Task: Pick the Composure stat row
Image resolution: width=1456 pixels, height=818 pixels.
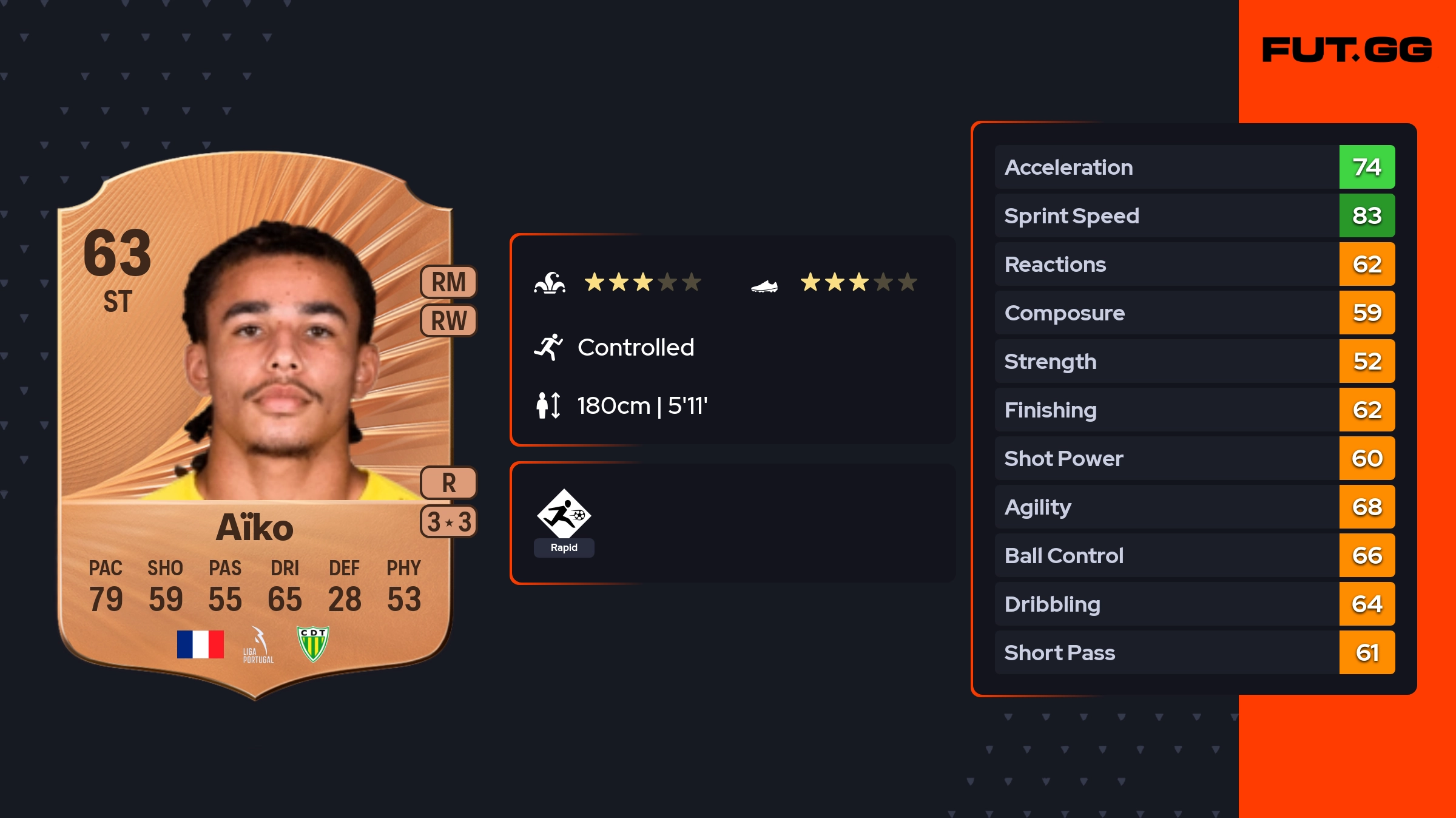Action: click(1194, 313)
